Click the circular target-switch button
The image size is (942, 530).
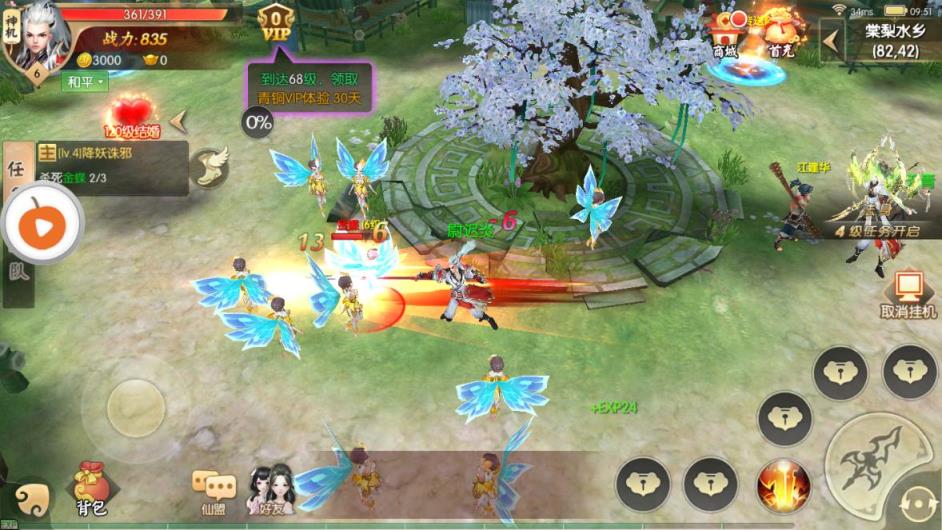click(x=918, y=506)
